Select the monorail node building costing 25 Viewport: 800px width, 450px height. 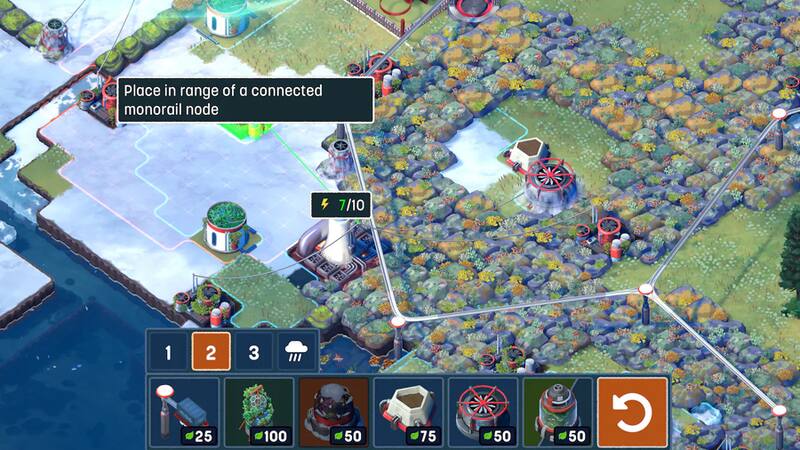tap(183, 411)
